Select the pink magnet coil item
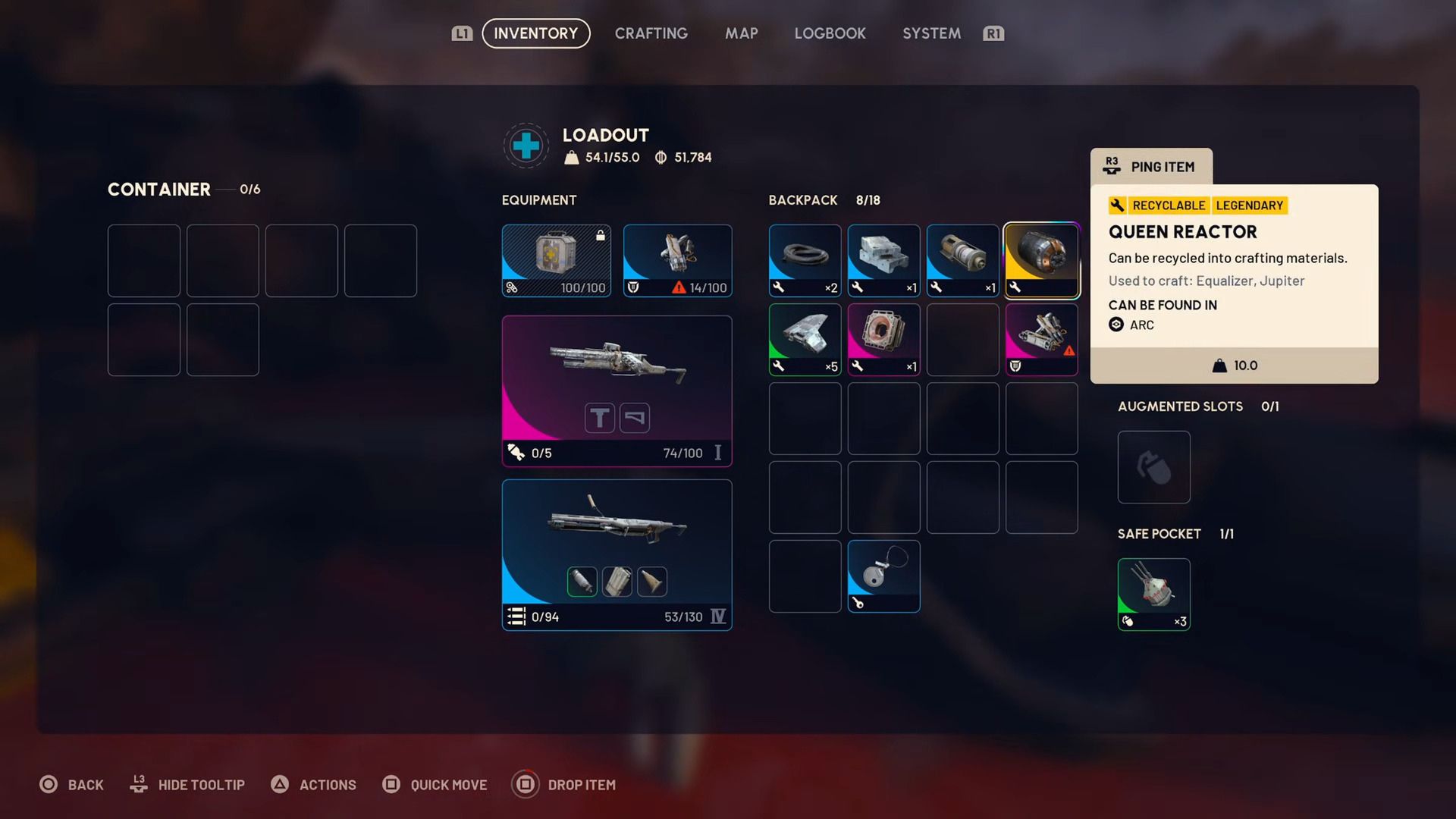Viewport: 1456px width, 819px height. coord(883,339)
